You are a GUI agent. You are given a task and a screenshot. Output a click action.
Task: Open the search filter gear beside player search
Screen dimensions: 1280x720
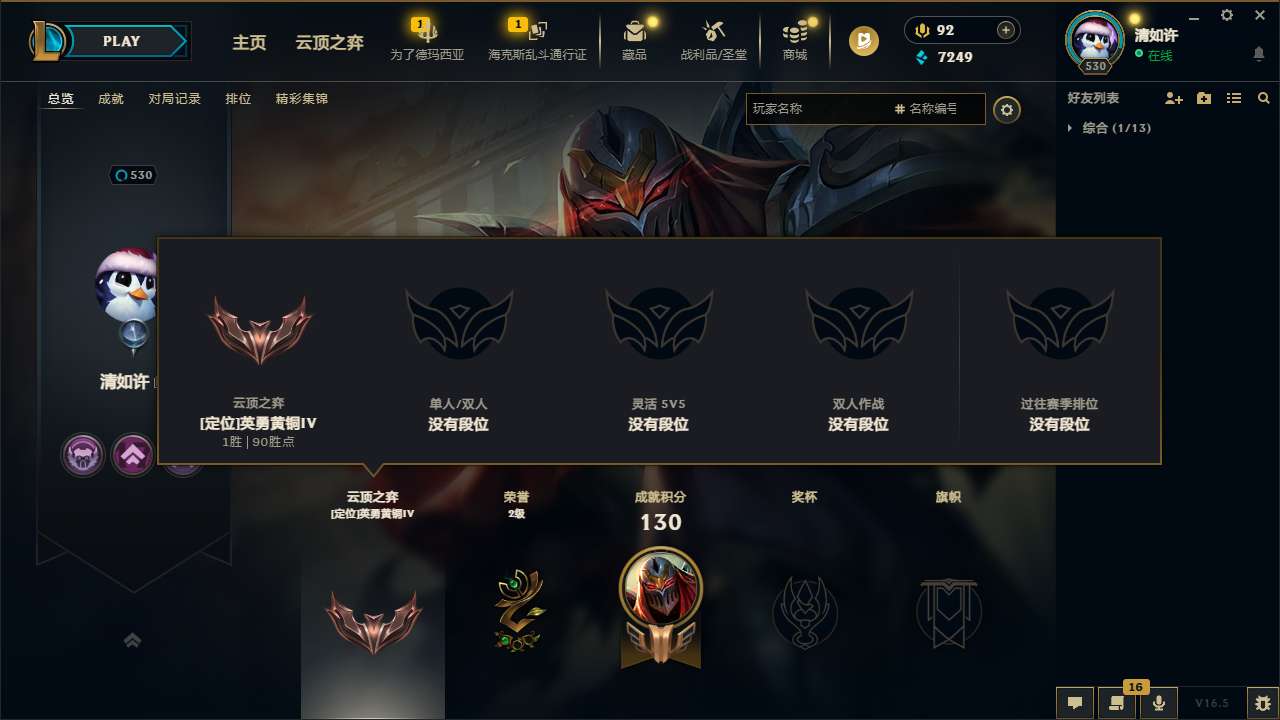pyautogui.click(x=1007, y=109)
